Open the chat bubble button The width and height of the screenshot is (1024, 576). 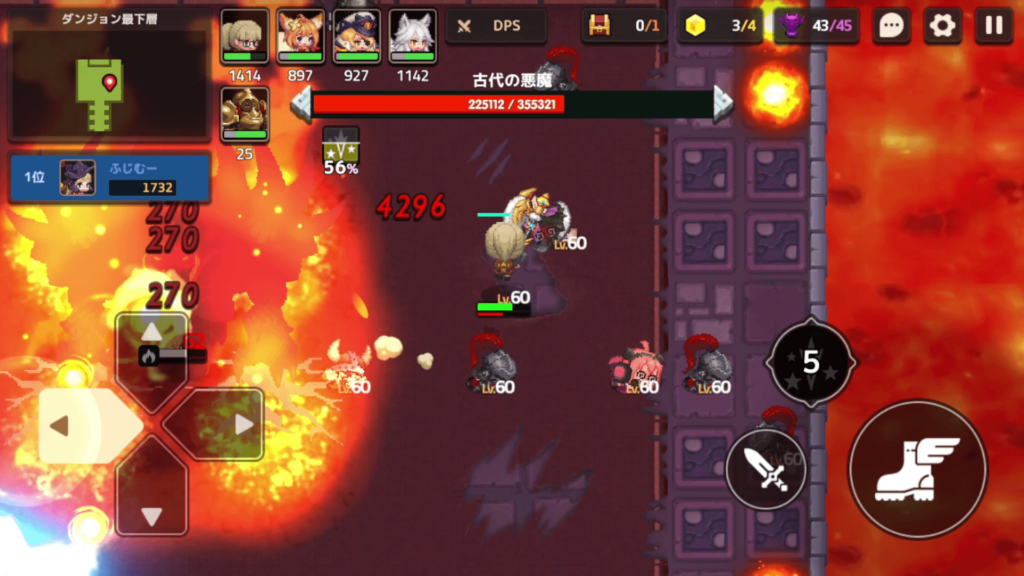(891, 26)
